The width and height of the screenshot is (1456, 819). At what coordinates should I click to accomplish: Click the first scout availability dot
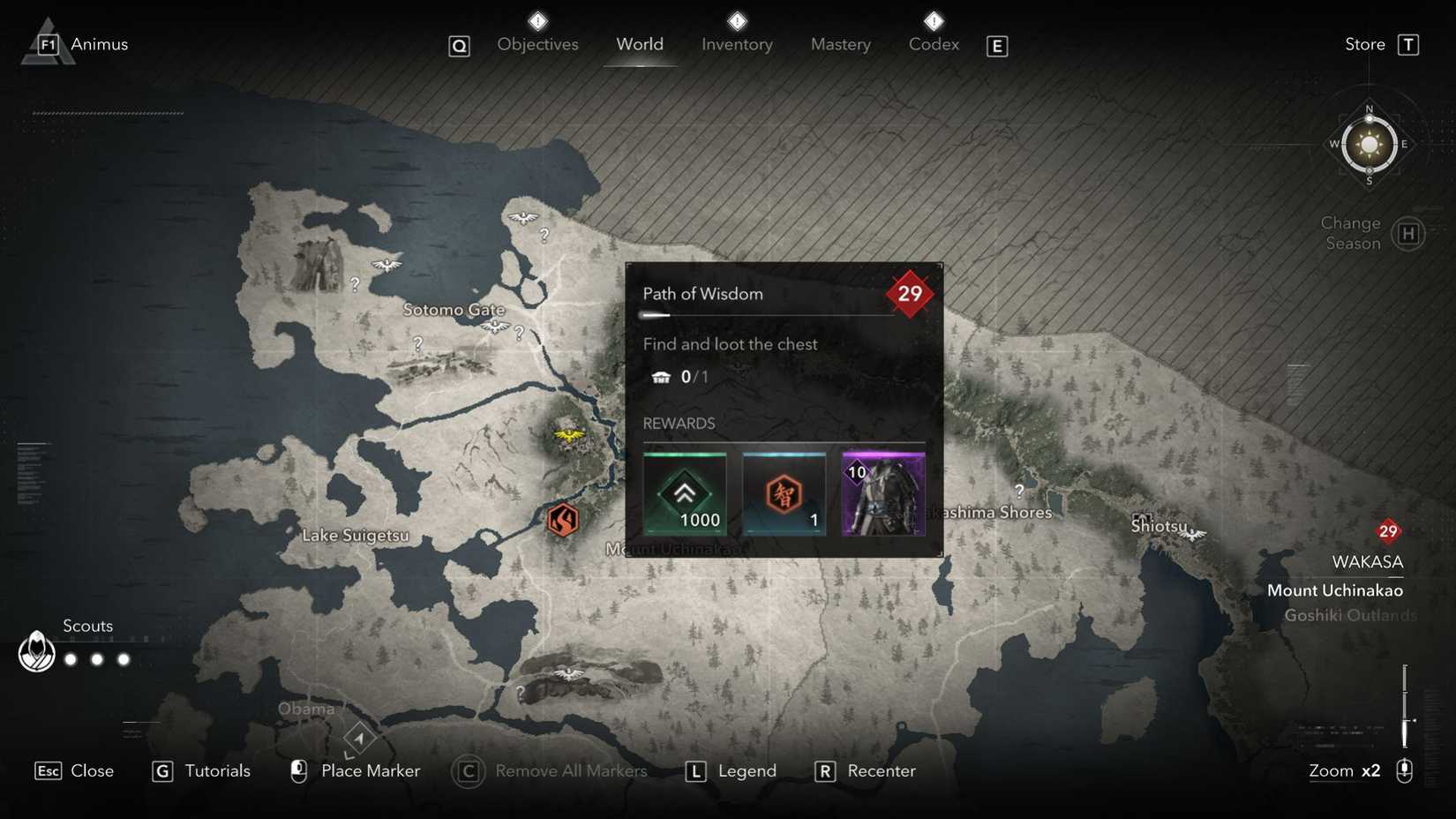point(69,658)
